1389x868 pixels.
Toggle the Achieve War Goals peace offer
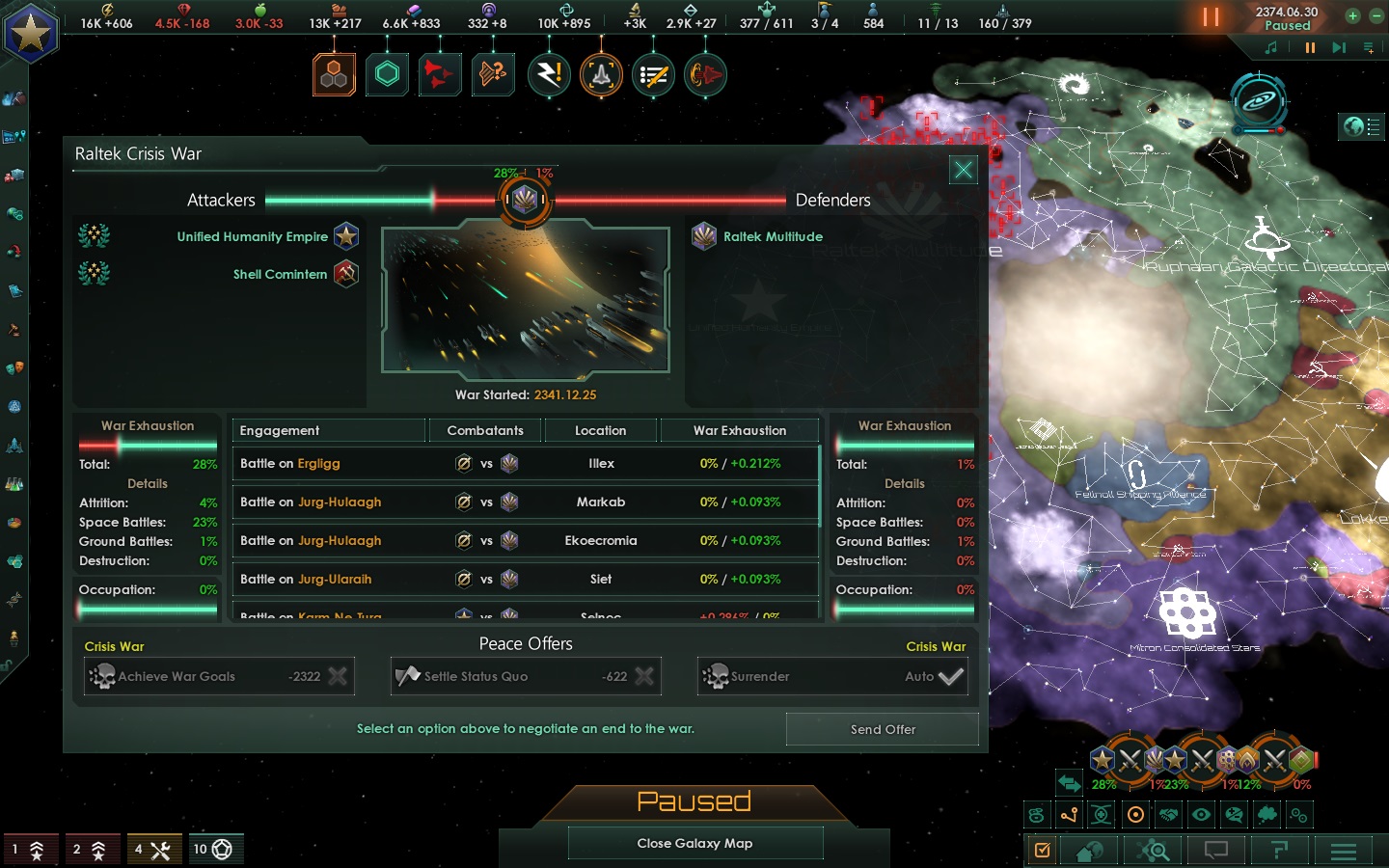(x=219, y=676)
